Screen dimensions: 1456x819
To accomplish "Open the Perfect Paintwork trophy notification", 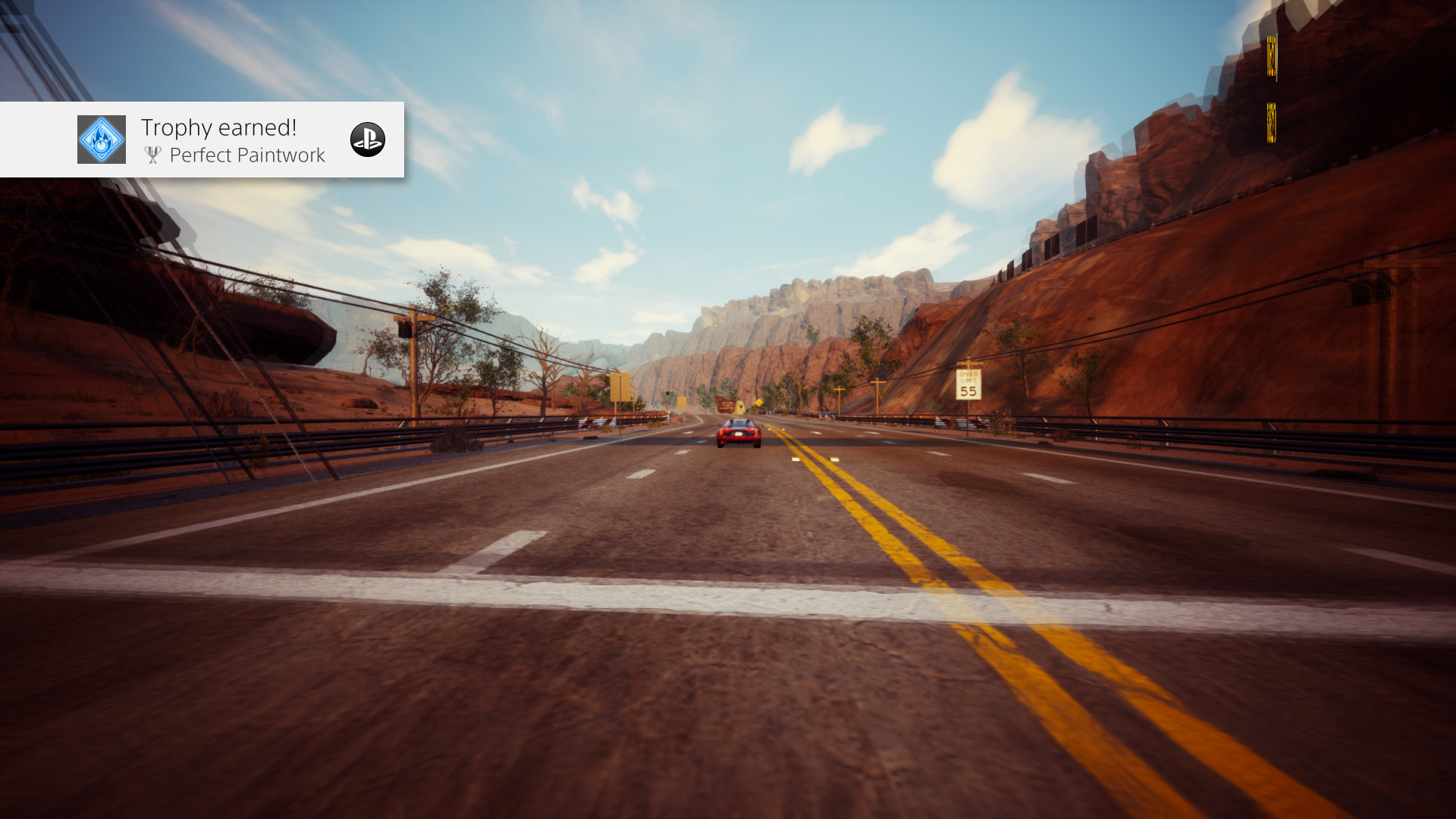I will pos(232,141).
